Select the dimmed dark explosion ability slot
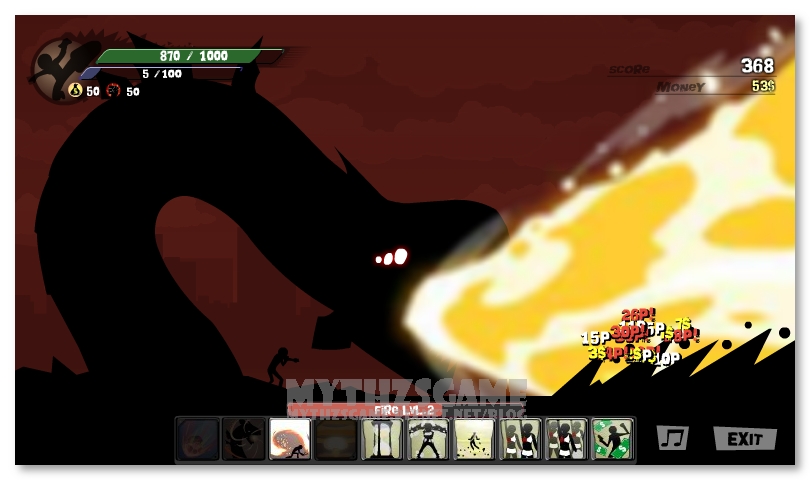 (336, 438)
